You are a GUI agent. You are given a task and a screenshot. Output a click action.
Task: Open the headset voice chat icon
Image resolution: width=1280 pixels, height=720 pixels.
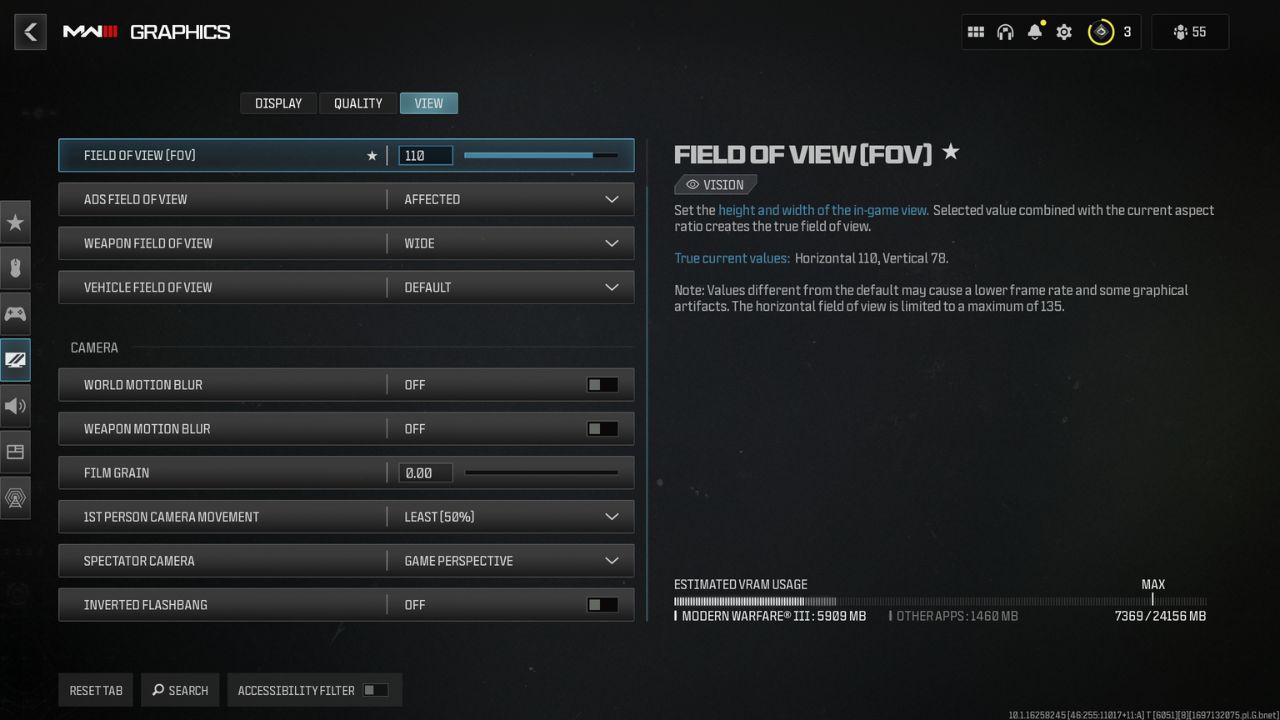(x=1003, y=31)
